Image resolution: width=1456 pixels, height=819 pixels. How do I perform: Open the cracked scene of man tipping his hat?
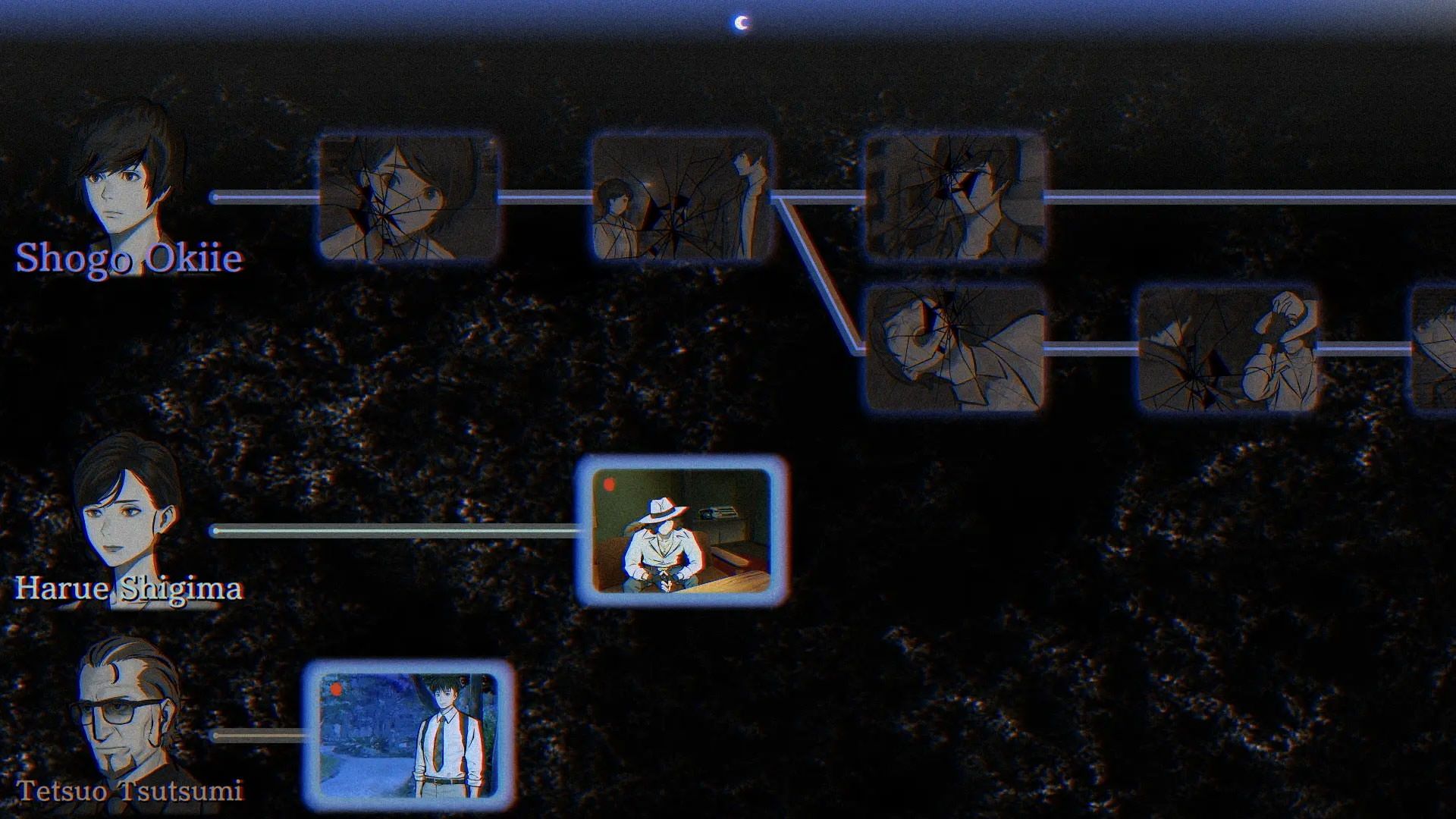point(1227,350)
